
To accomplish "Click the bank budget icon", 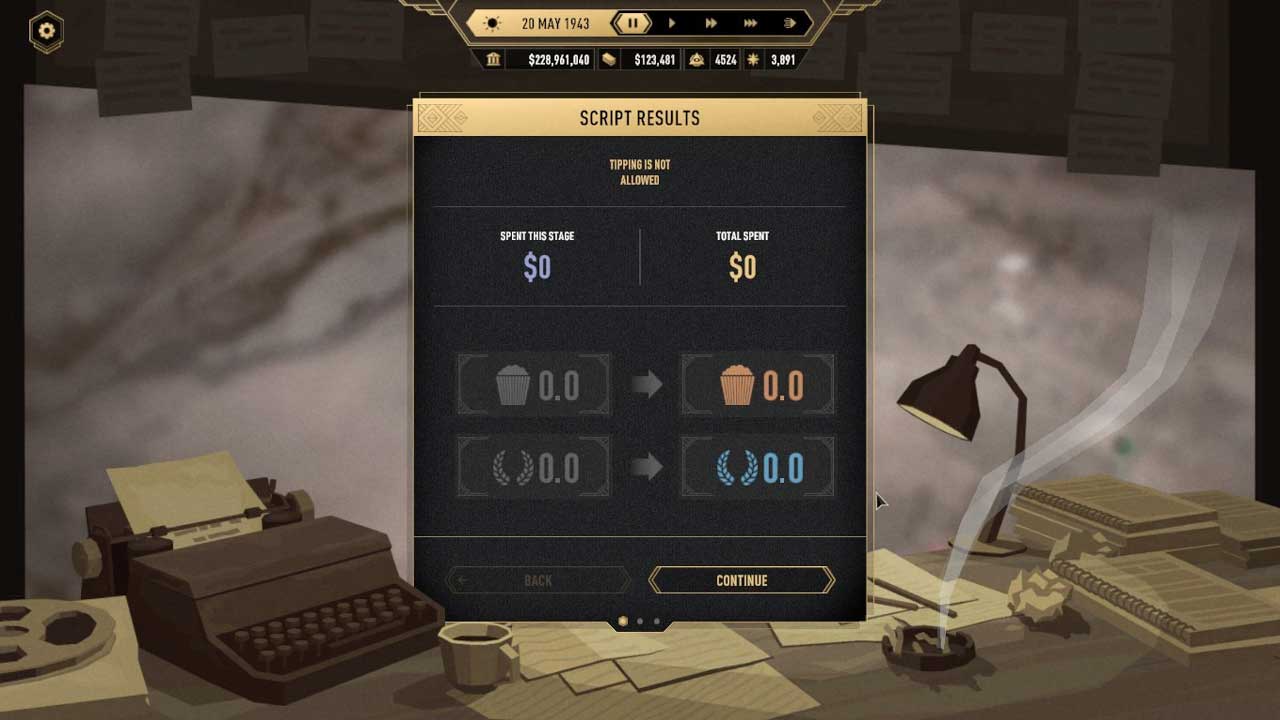I will tap(493, 60).
